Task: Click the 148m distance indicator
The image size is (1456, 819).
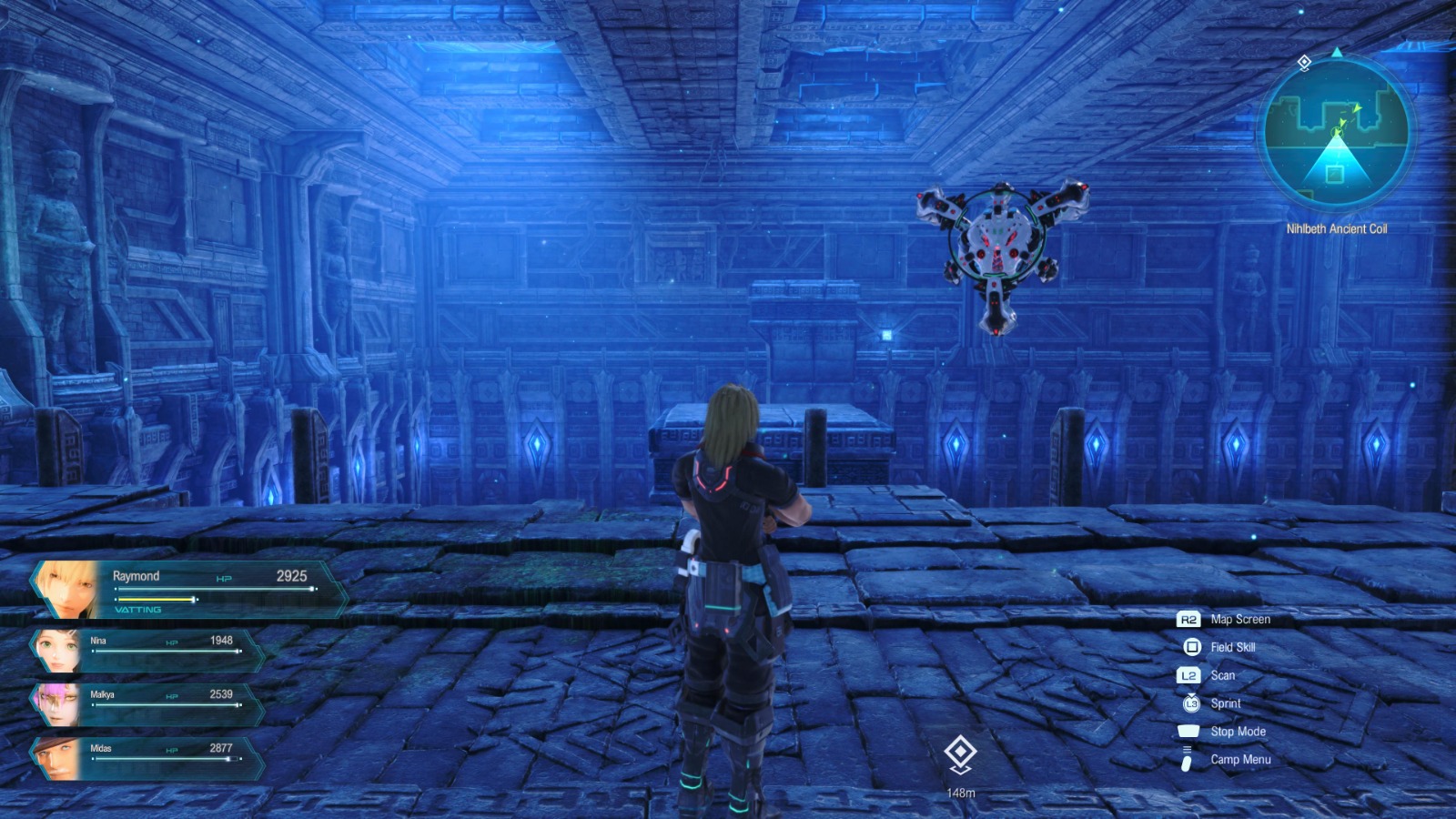Action: tap(962, 792)
